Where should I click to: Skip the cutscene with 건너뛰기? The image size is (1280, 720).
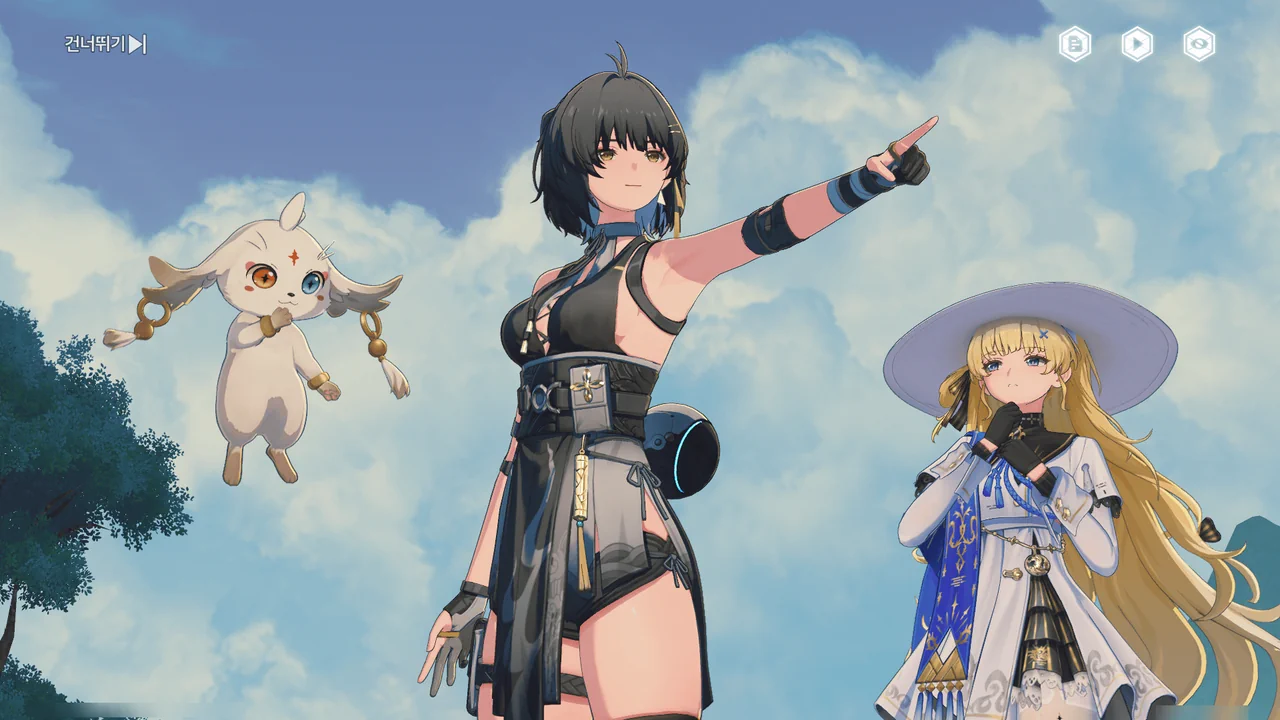tap(105, 44)
